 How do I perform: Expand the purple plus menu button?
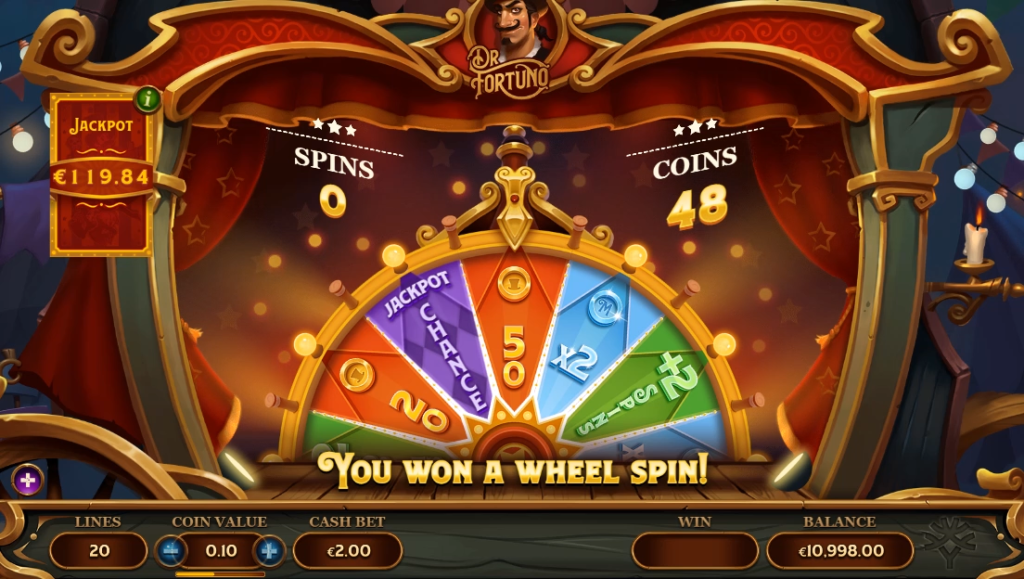click(x=27, y=481)
